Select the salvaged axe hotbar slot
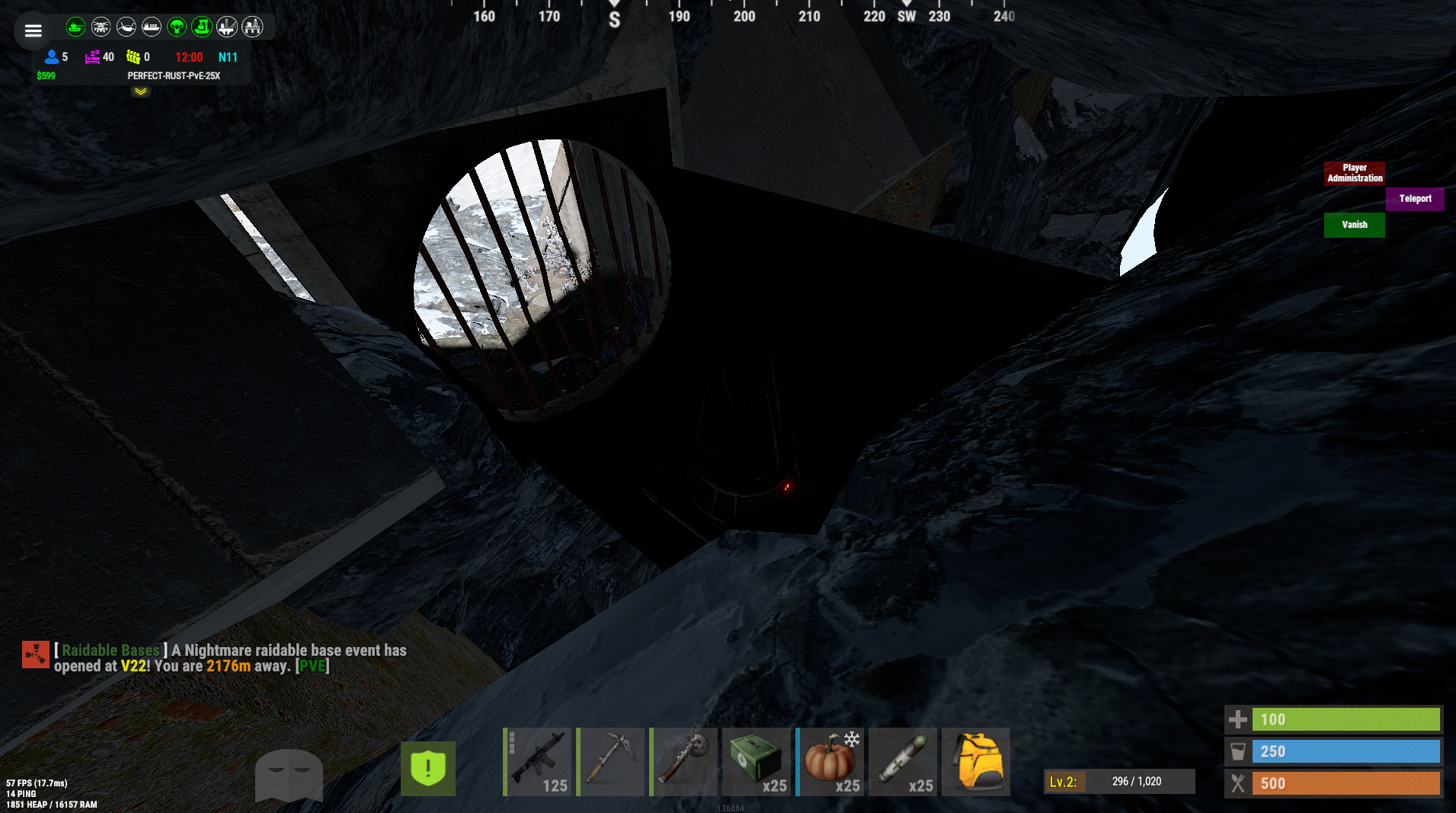The width and height of the screenshot is (1456, 813). (x=684, y=762)
